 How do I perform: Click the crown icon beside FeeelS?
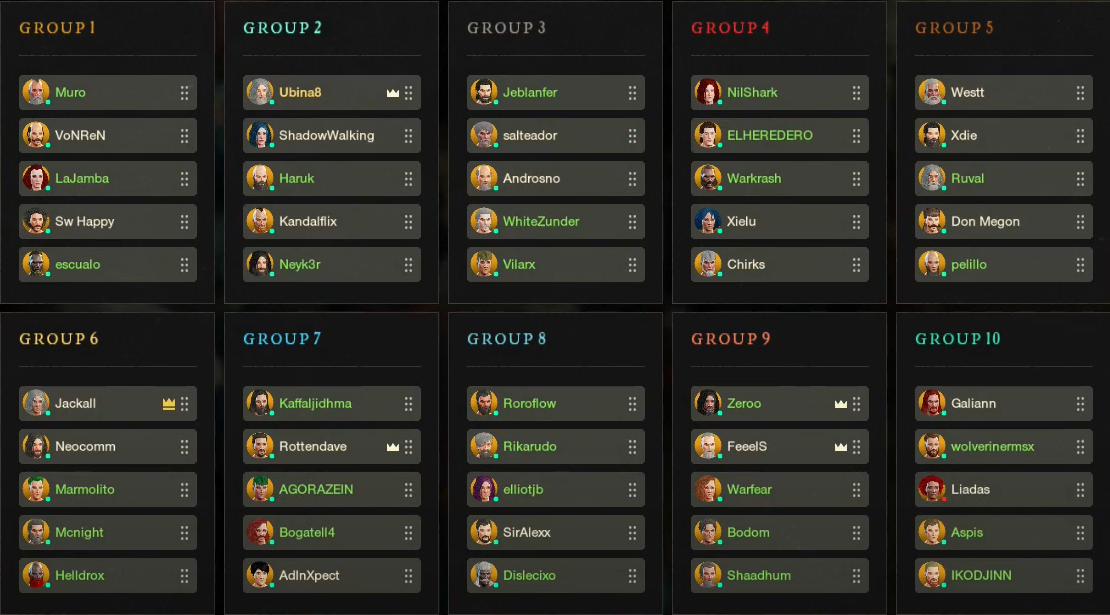[841, 447]
